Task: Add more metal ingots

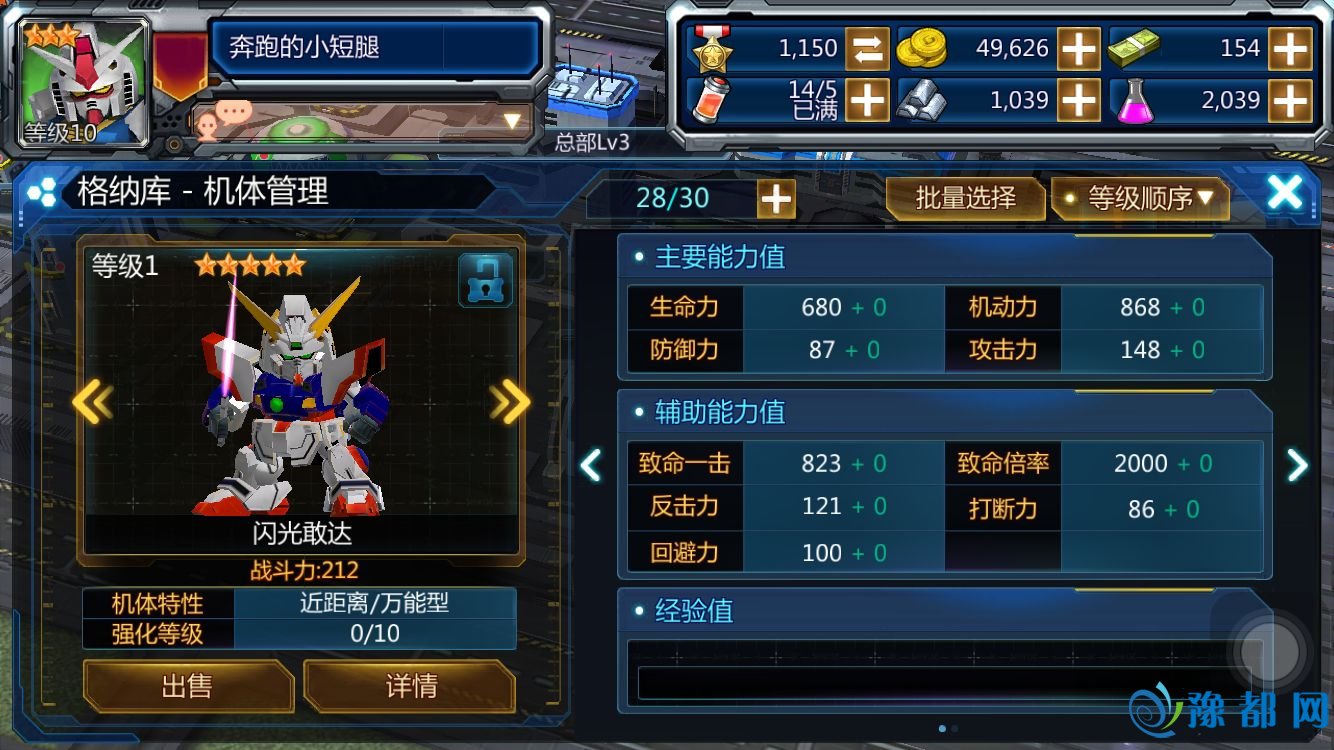Action: (1079, 100)
